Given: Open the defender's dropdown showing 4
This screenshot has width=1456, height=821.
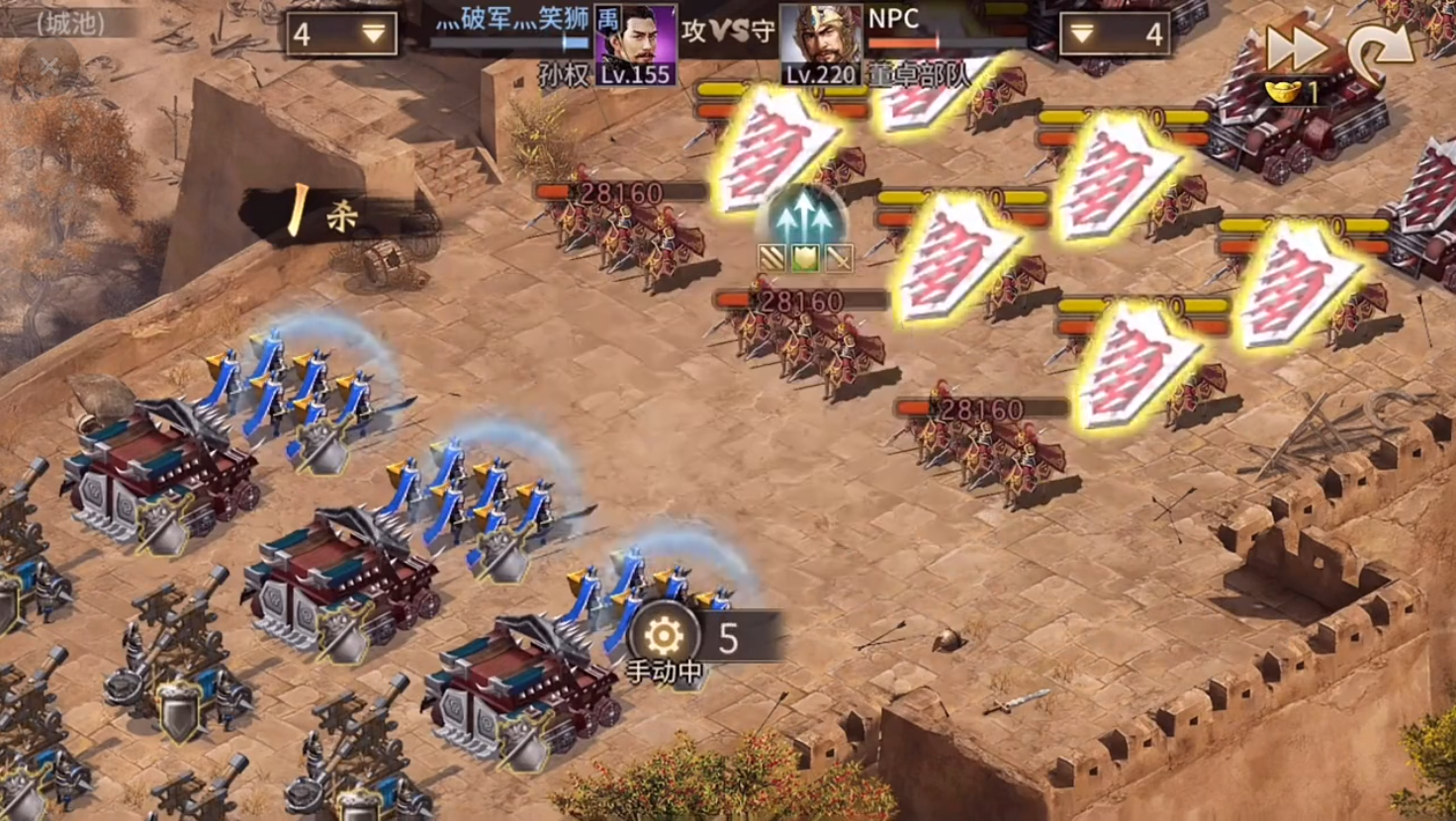Looking at the screenshot, I should click(1115, 36).
